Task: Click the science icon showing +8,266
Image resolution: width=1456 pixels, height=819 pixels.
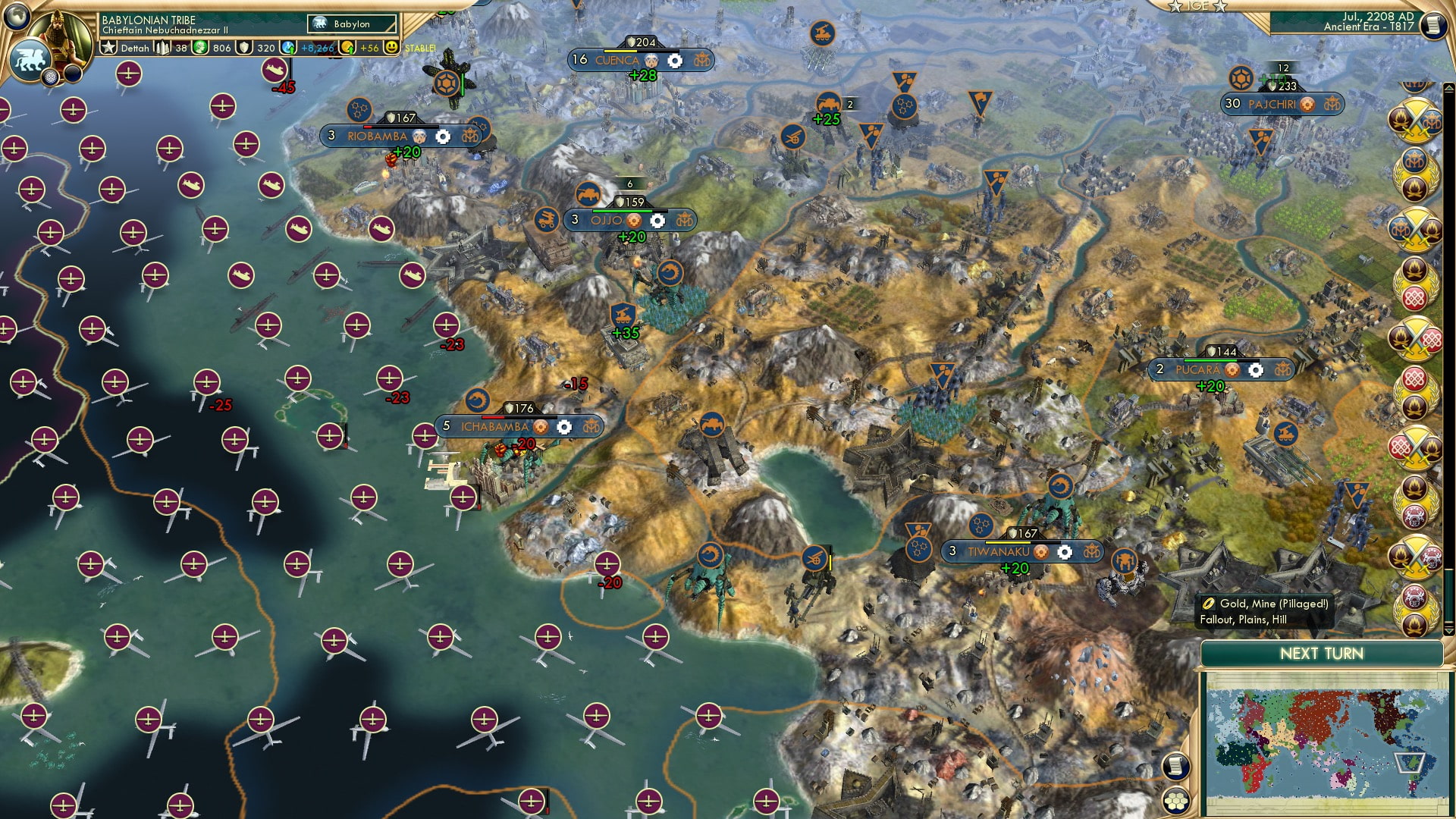Action: pyautogui.click(x=287, y=49)
